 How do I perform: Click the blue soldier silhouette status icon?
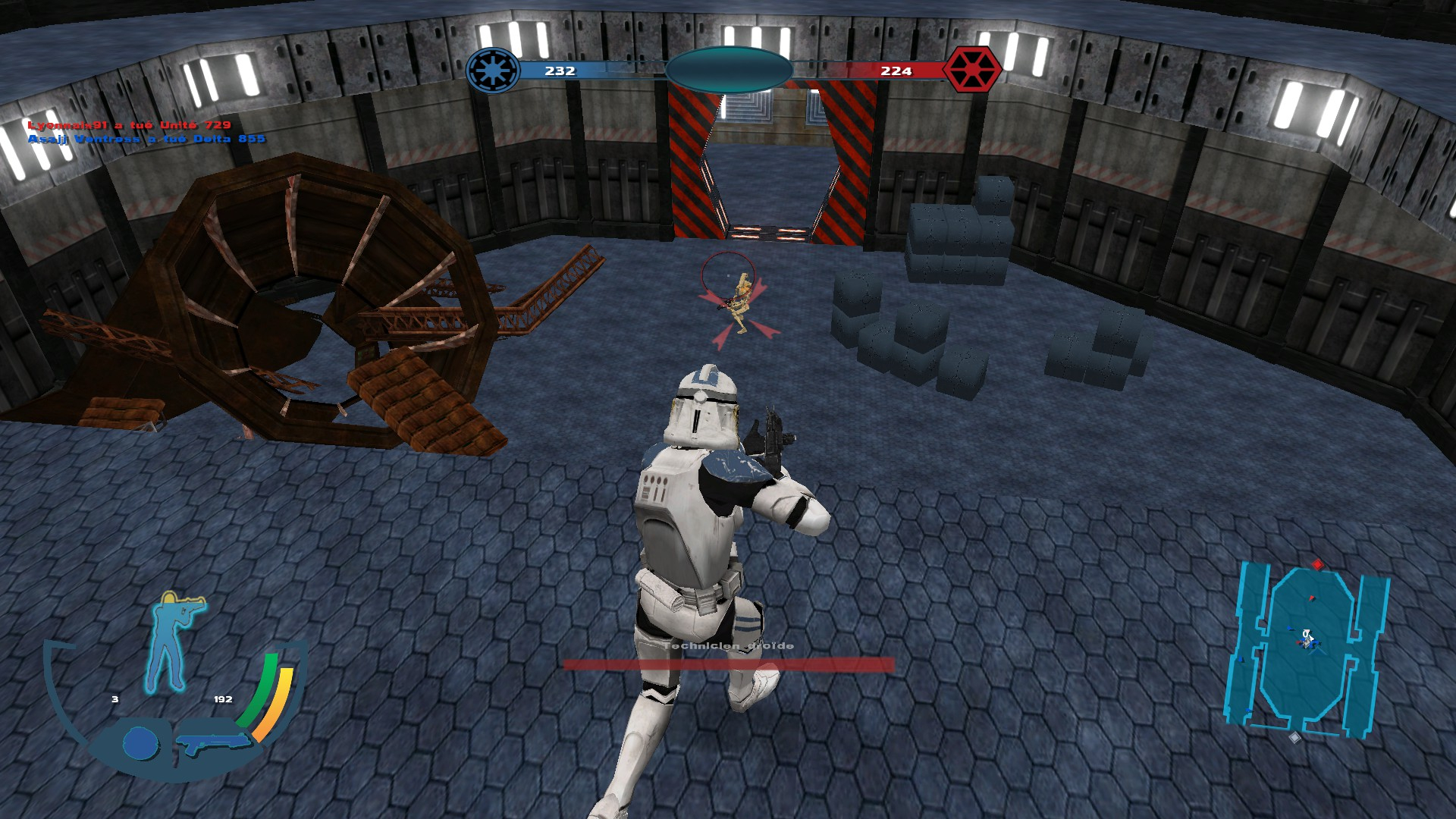click(174, 641)
